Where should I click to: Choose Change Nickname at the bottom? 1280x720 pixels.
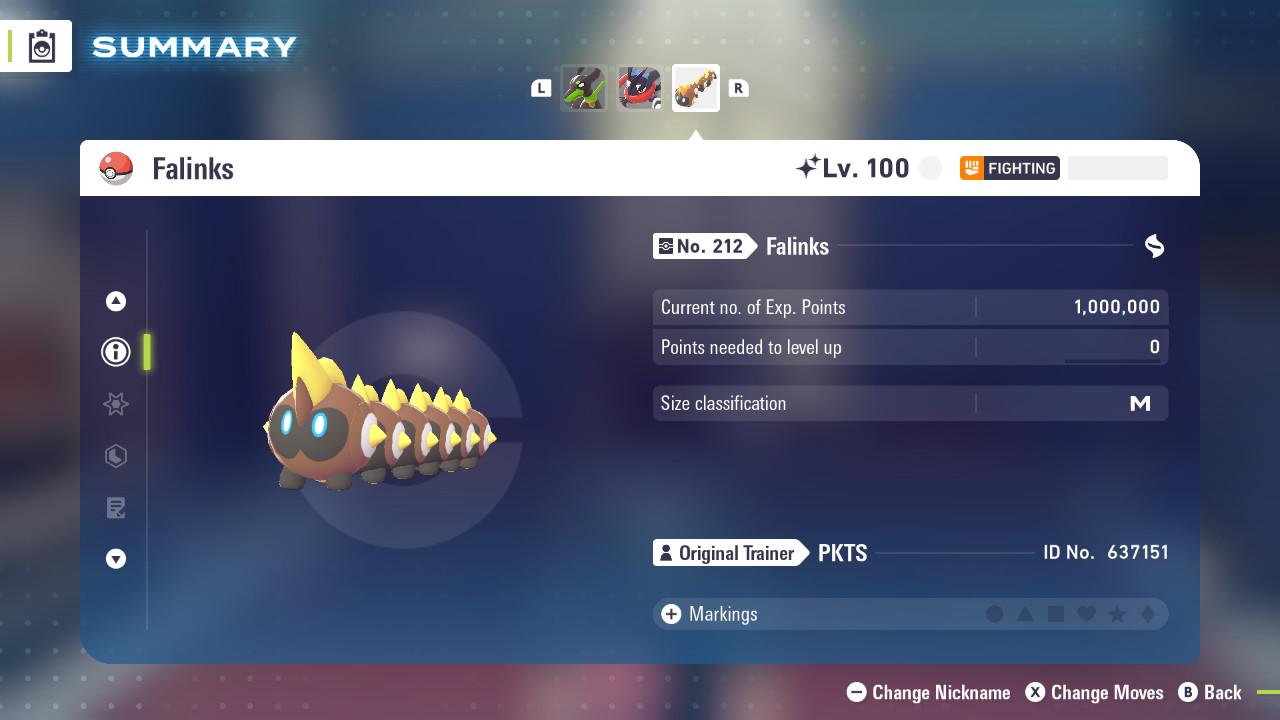pyautogui.click(x=928, y=692)
